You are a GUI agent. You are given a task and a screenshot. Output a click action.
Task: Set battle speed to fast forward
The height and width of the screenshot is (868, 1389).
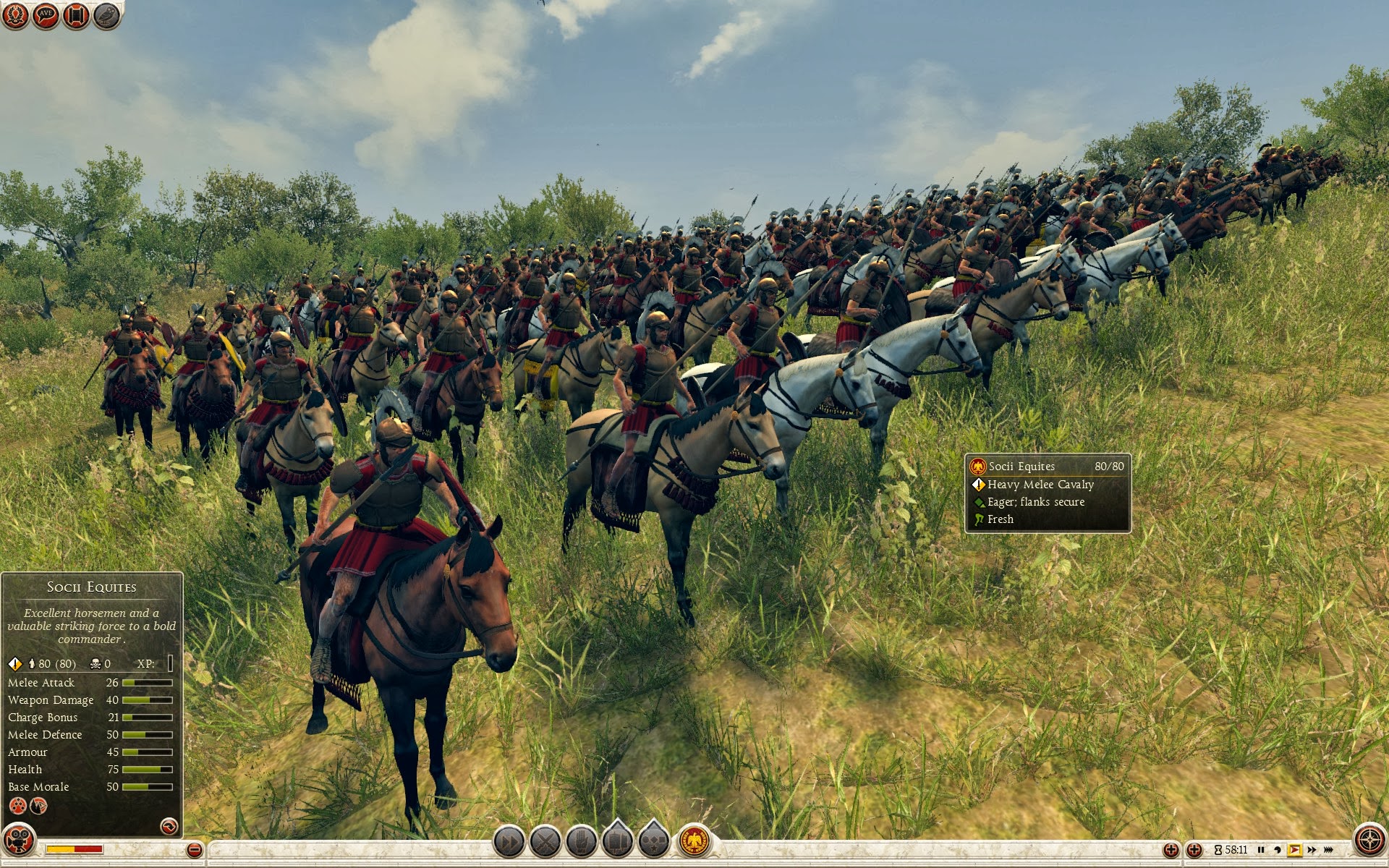tap(1312, 850)
